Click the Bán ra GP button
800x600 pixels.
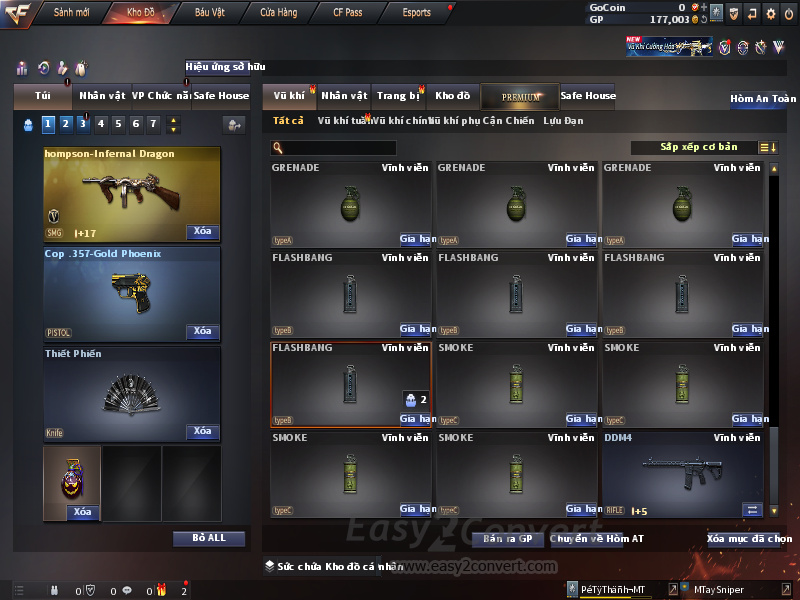pos(507,539)
